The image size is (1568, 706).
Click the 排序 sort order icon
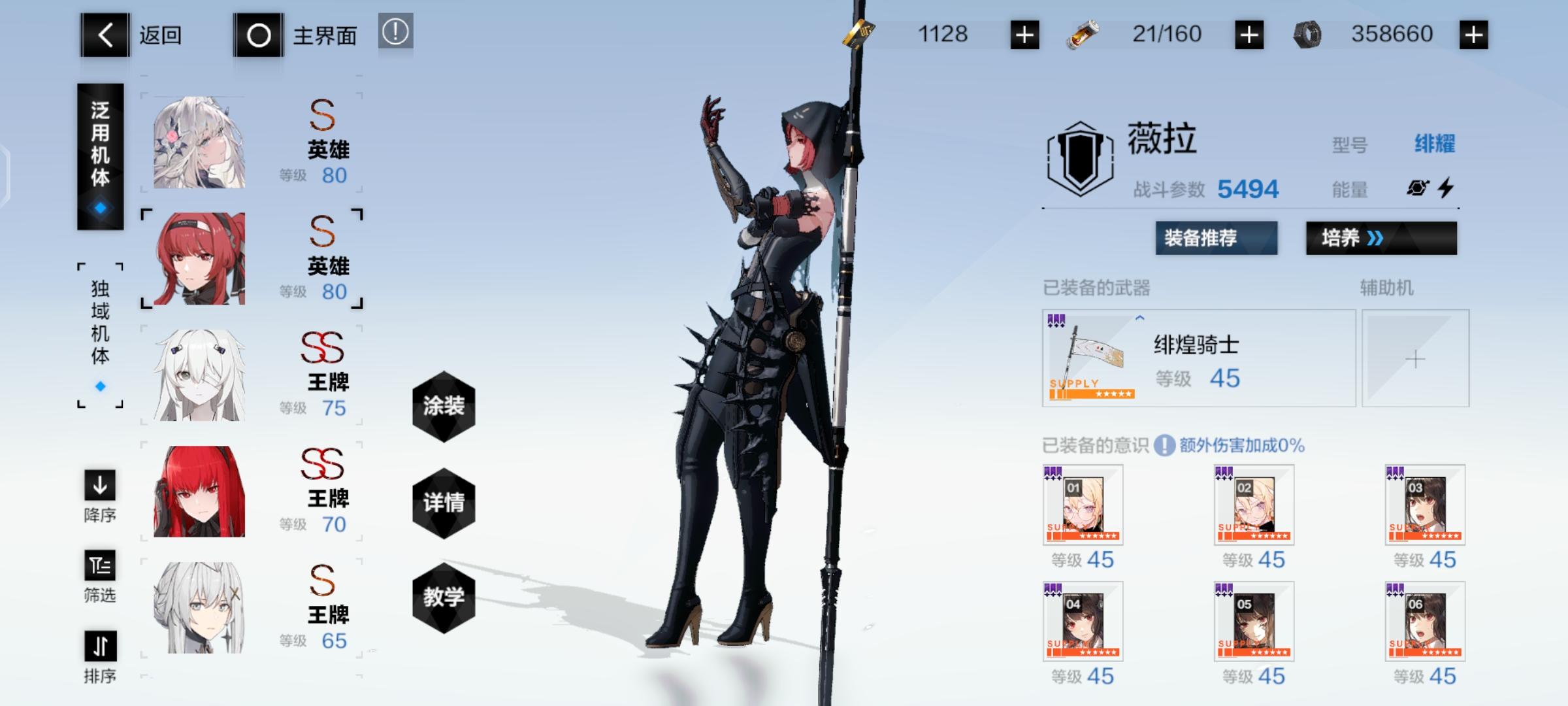pos(101,647)
